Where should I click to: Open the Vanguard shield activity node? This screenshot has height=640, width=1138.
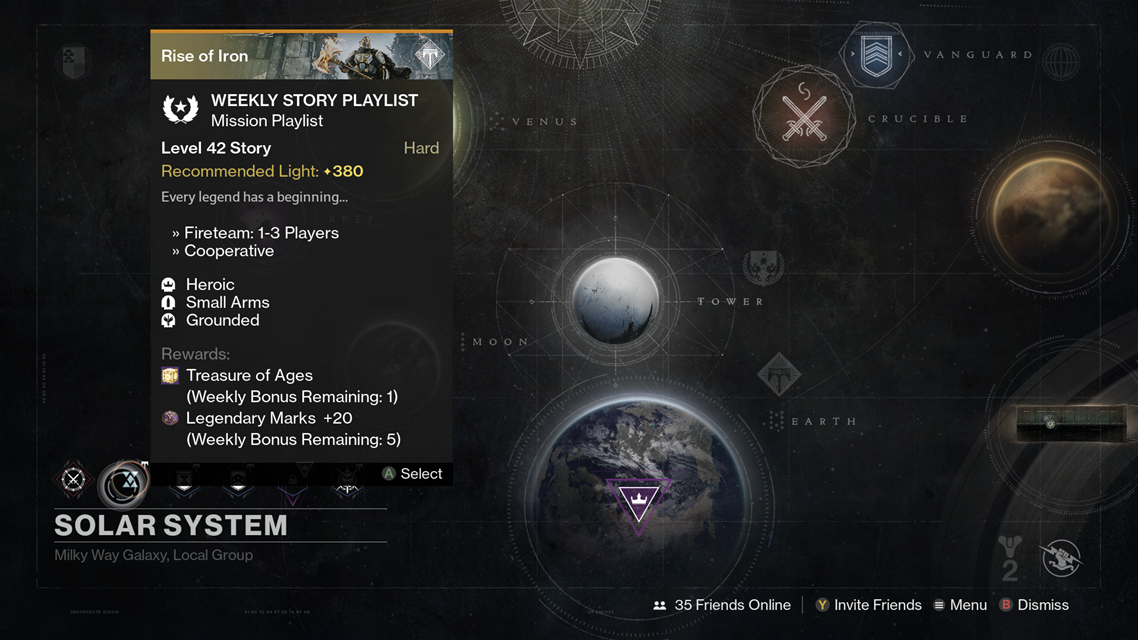(876, 55)
